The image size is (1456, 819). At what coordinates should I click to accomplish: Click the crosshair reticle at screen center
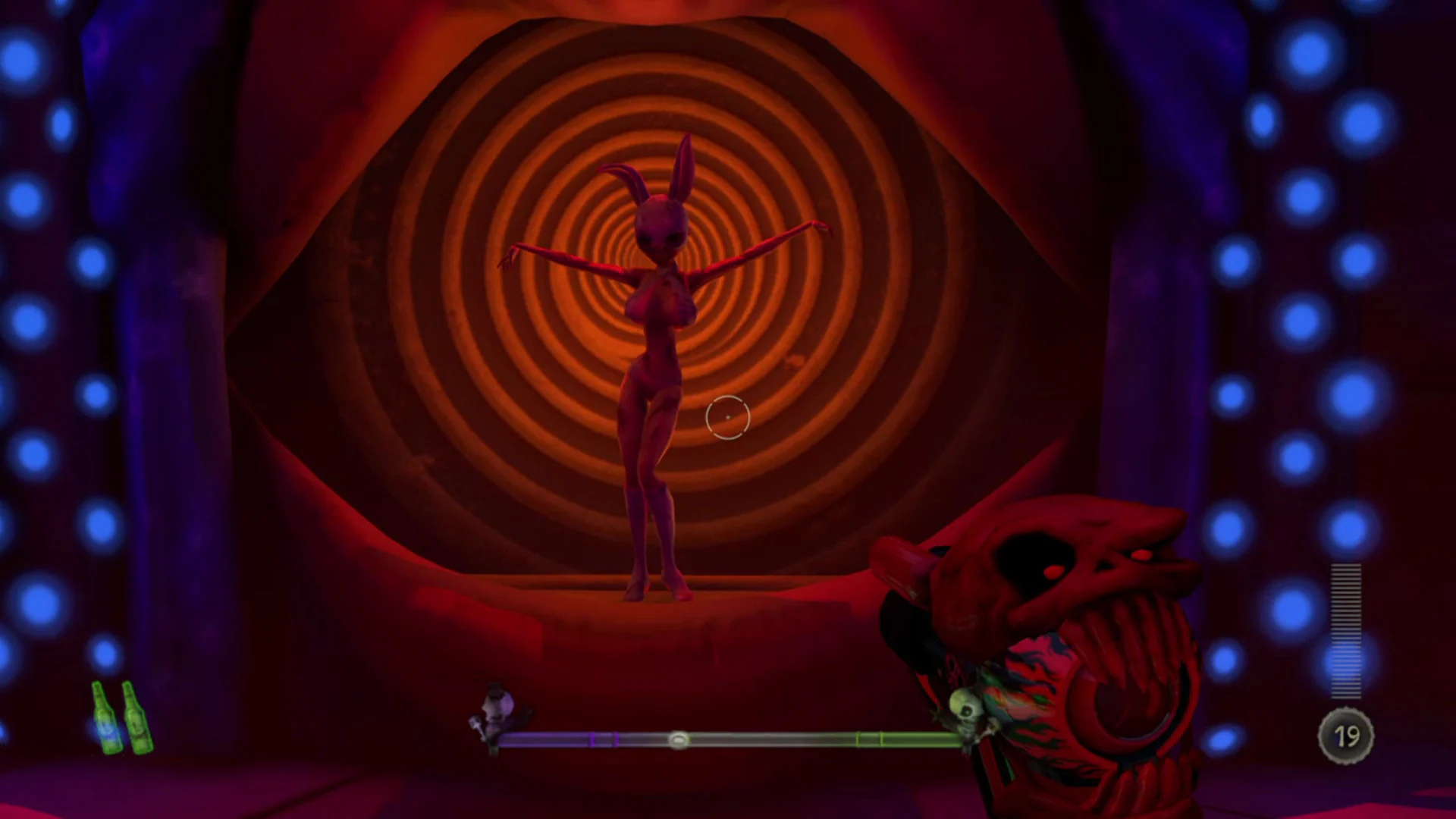pos(726,417)
